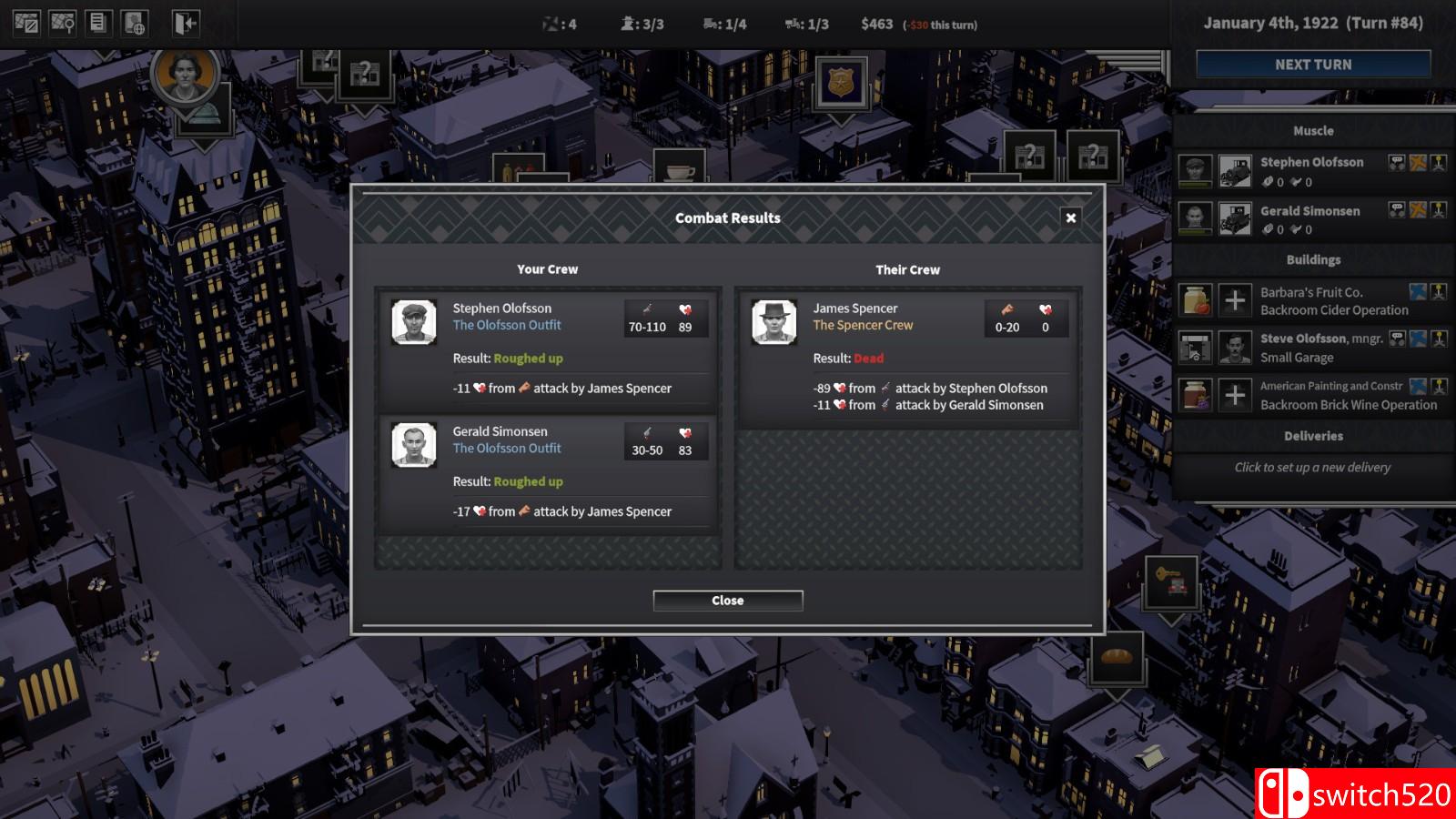Click the police badge map marker
This screenshot has height=819, width=1456.
coord(841,83)
